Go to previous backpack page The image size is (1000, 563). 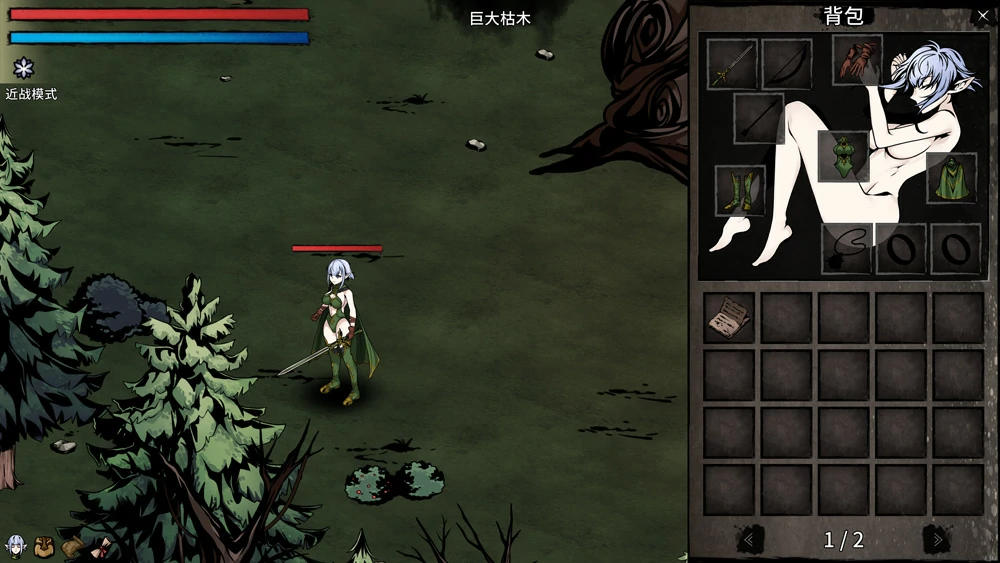pyautogui.click(x=749, y=540)
